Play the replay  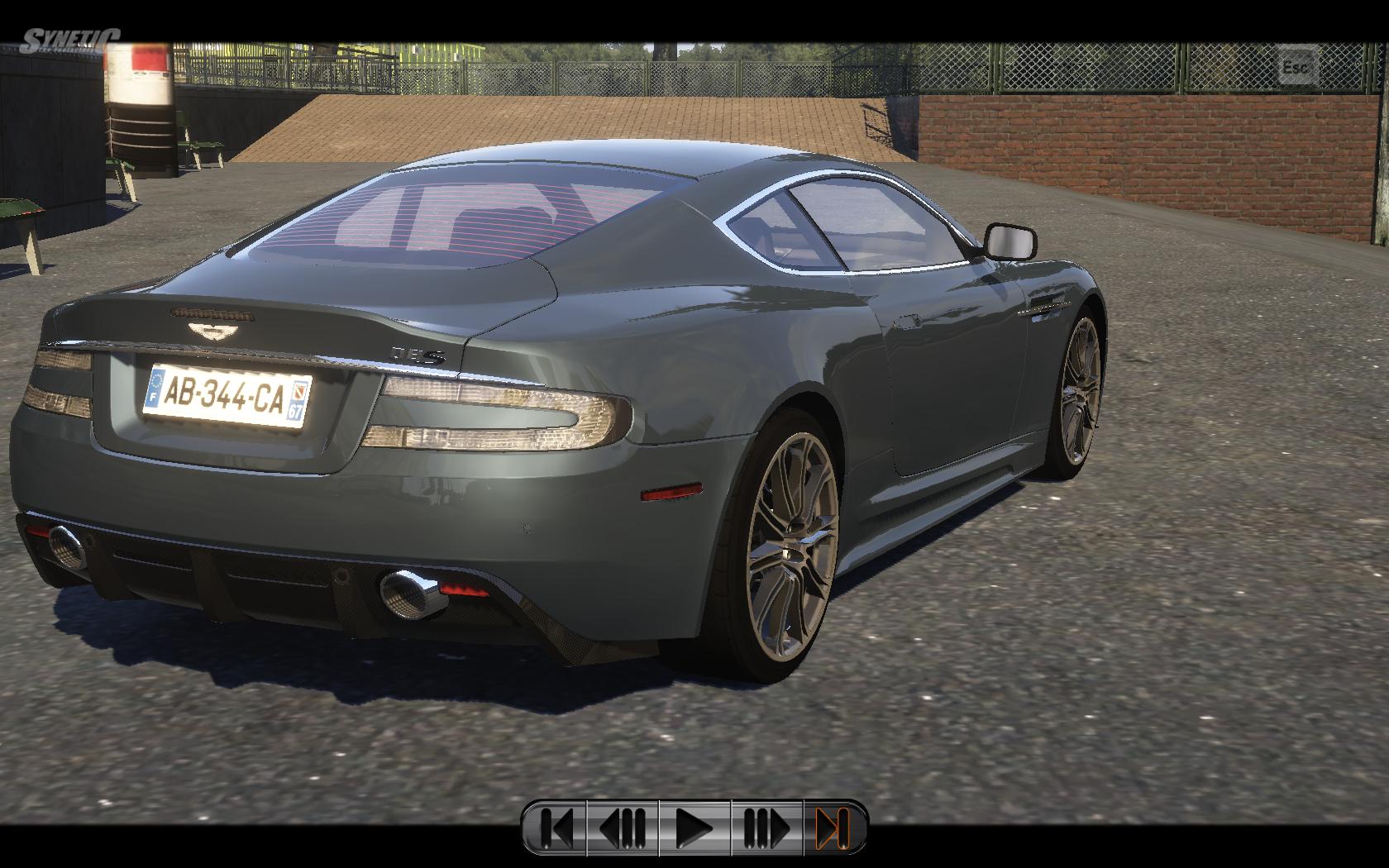(694, 827)
